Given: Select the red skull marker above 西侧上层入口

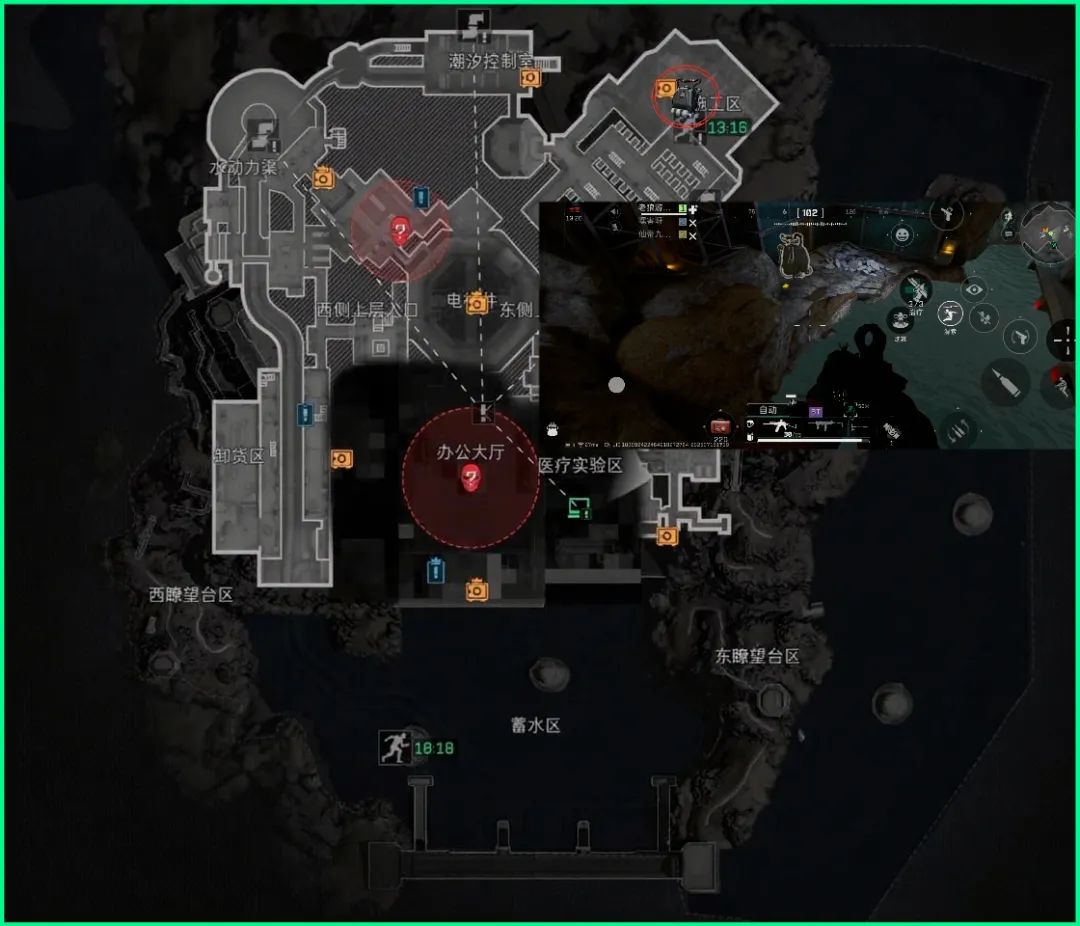Looking at the screenshot, I should coord(400,232).
